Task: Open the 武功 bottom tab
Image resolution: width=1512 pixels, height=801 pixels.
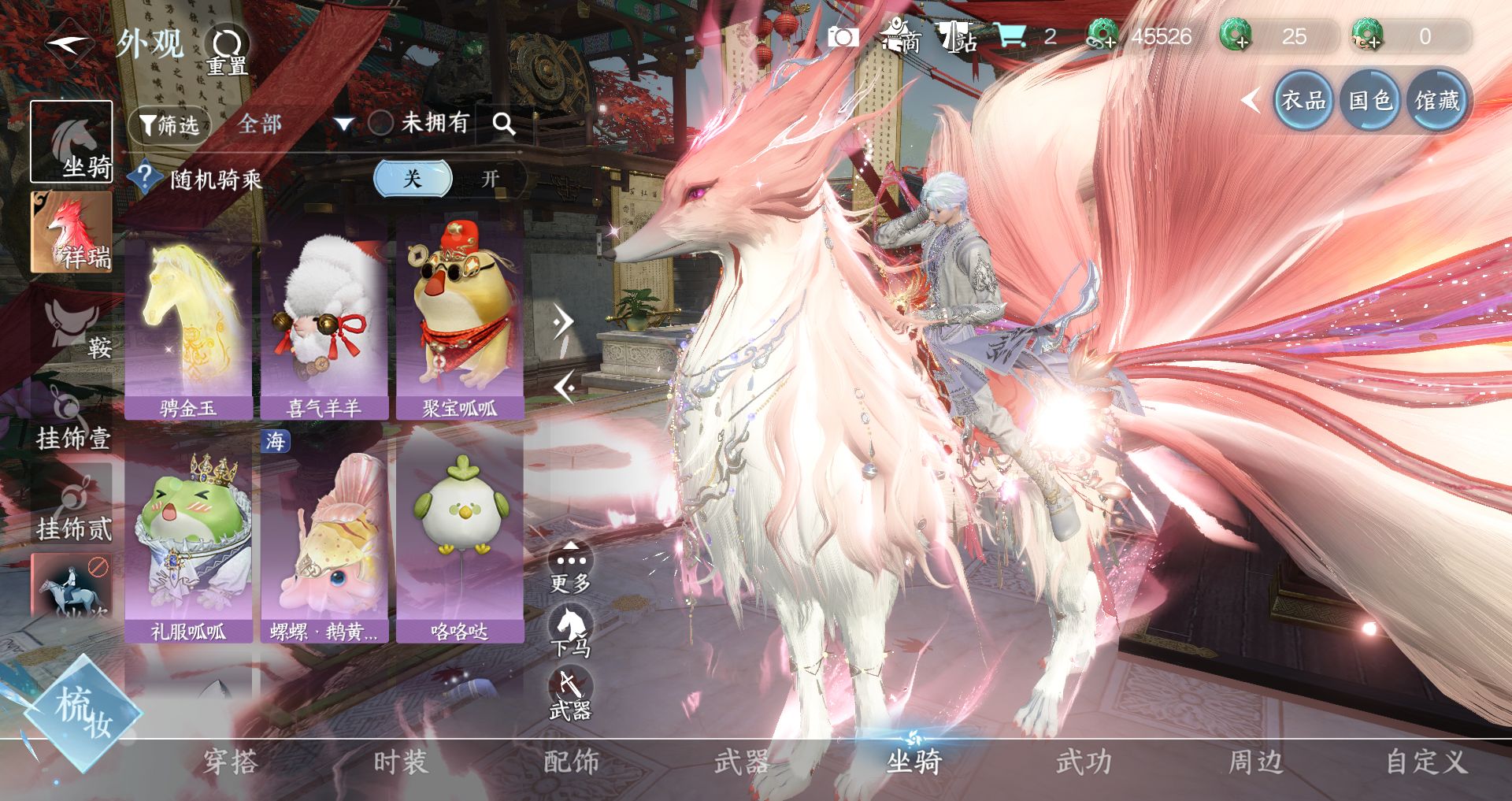Action: pyautogui.click(x=1084, y=762)
